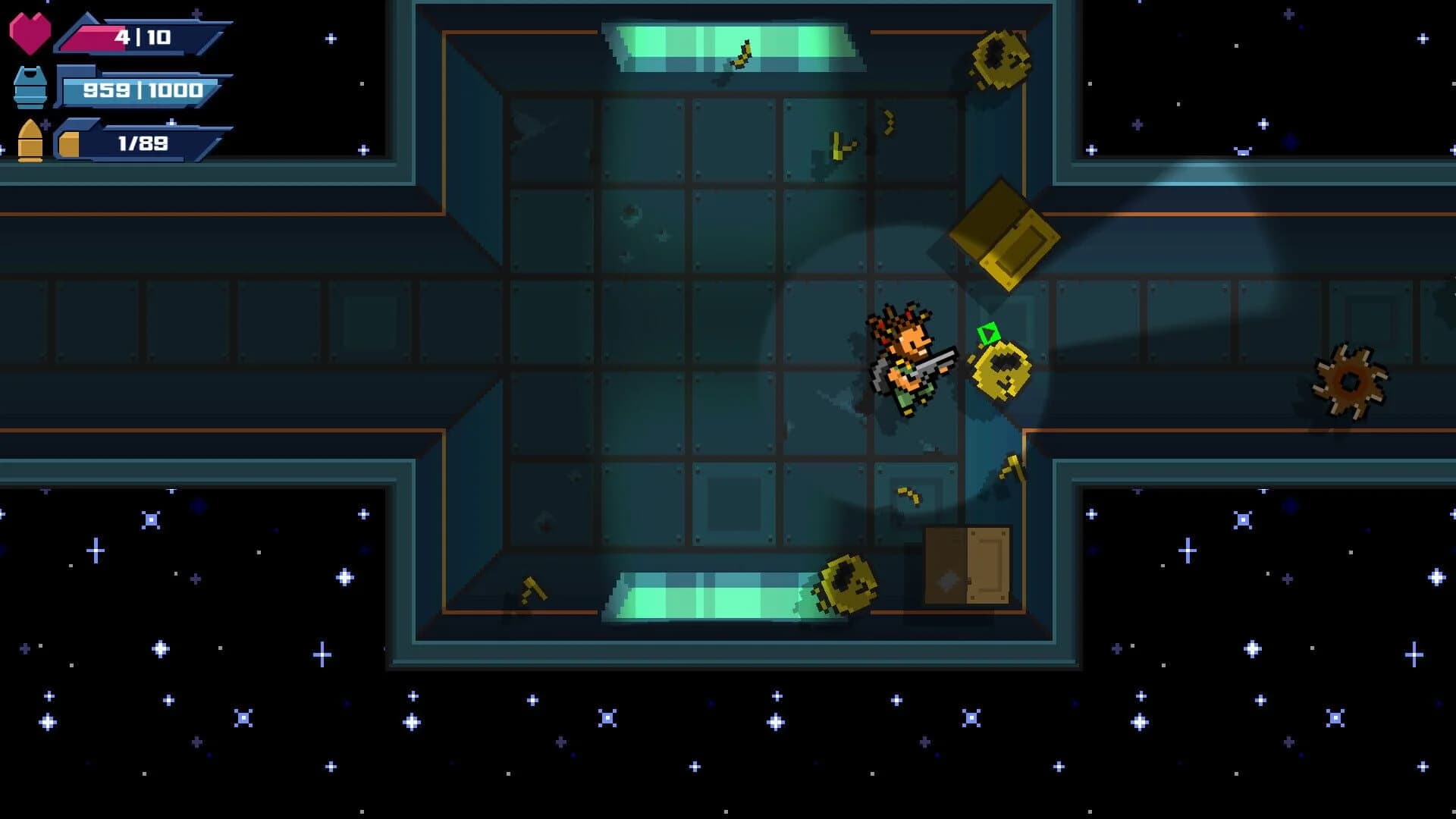This screenshot has height=819, width=1456.
Task: Toggle the green marker above the skull coin
Action: [x=987, y=332]
